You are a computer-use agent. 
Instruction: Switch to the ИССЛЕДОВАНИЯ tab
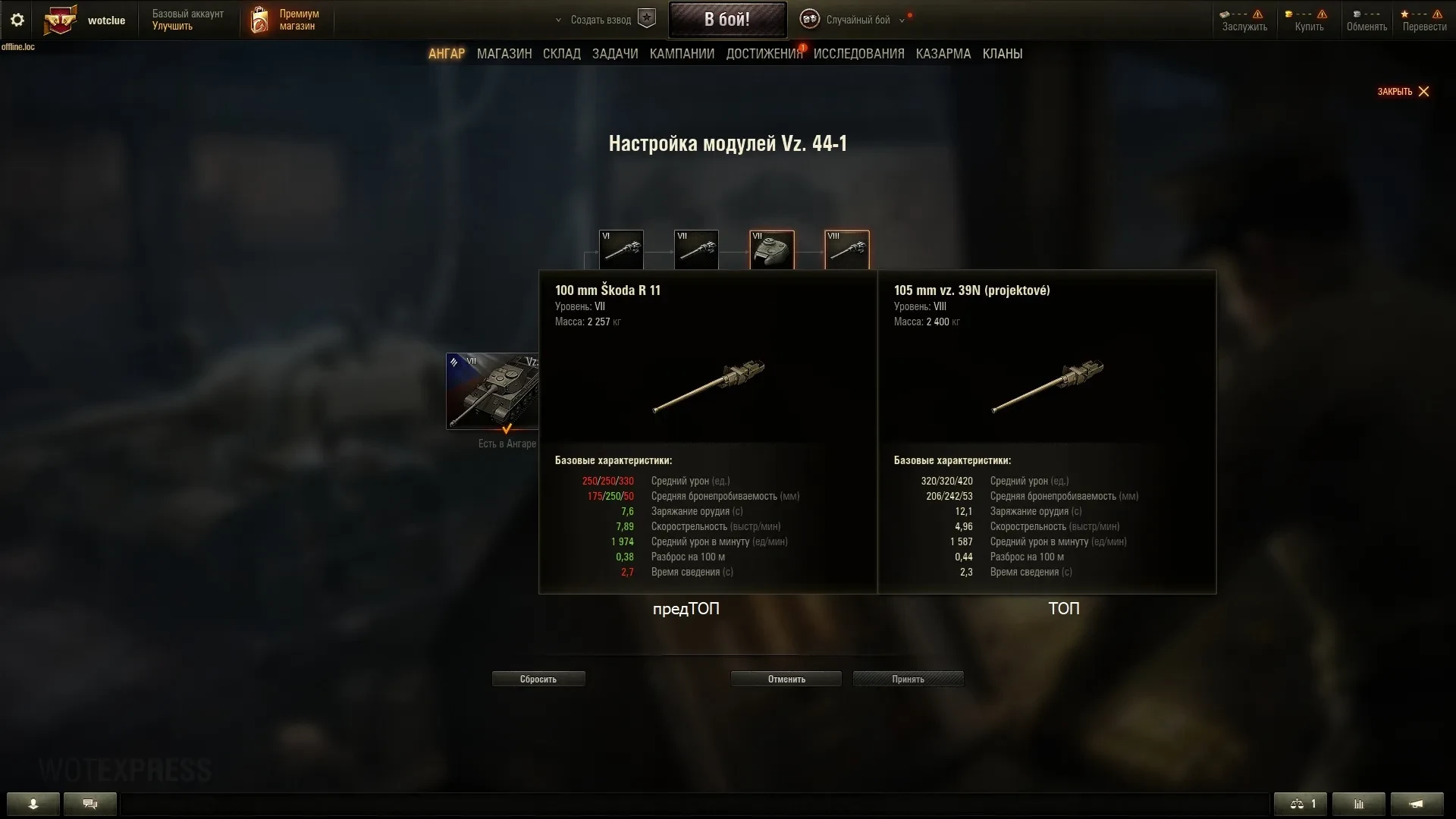(x=858, y=54)
